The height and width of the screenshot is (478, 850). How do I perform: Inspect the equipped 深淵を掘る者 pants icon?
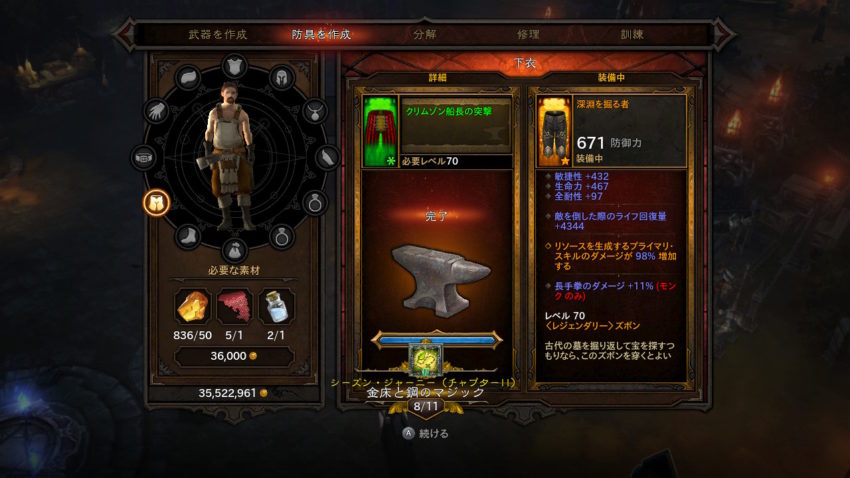click(554, 131)
